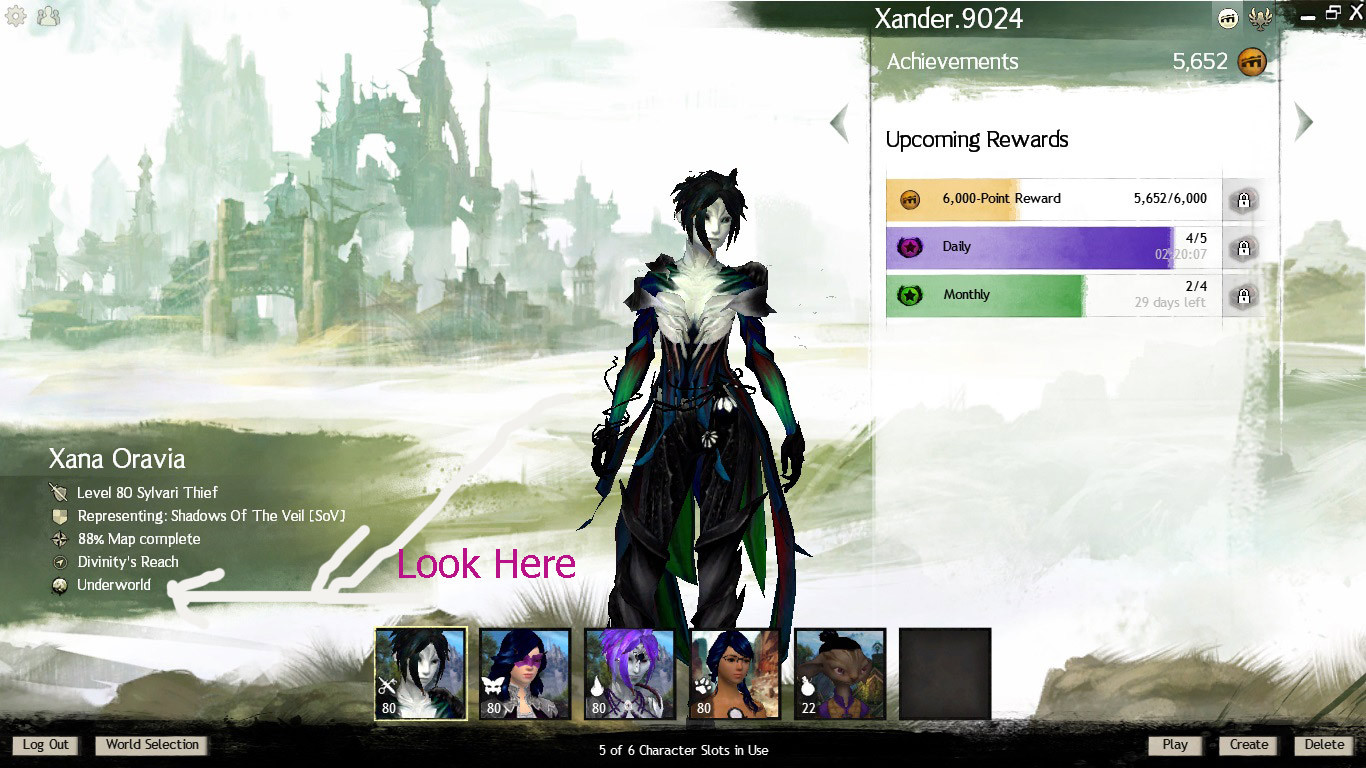
Task: Select the level 80 Sylvari Thief portrait
Action: (x=421, y=674)
